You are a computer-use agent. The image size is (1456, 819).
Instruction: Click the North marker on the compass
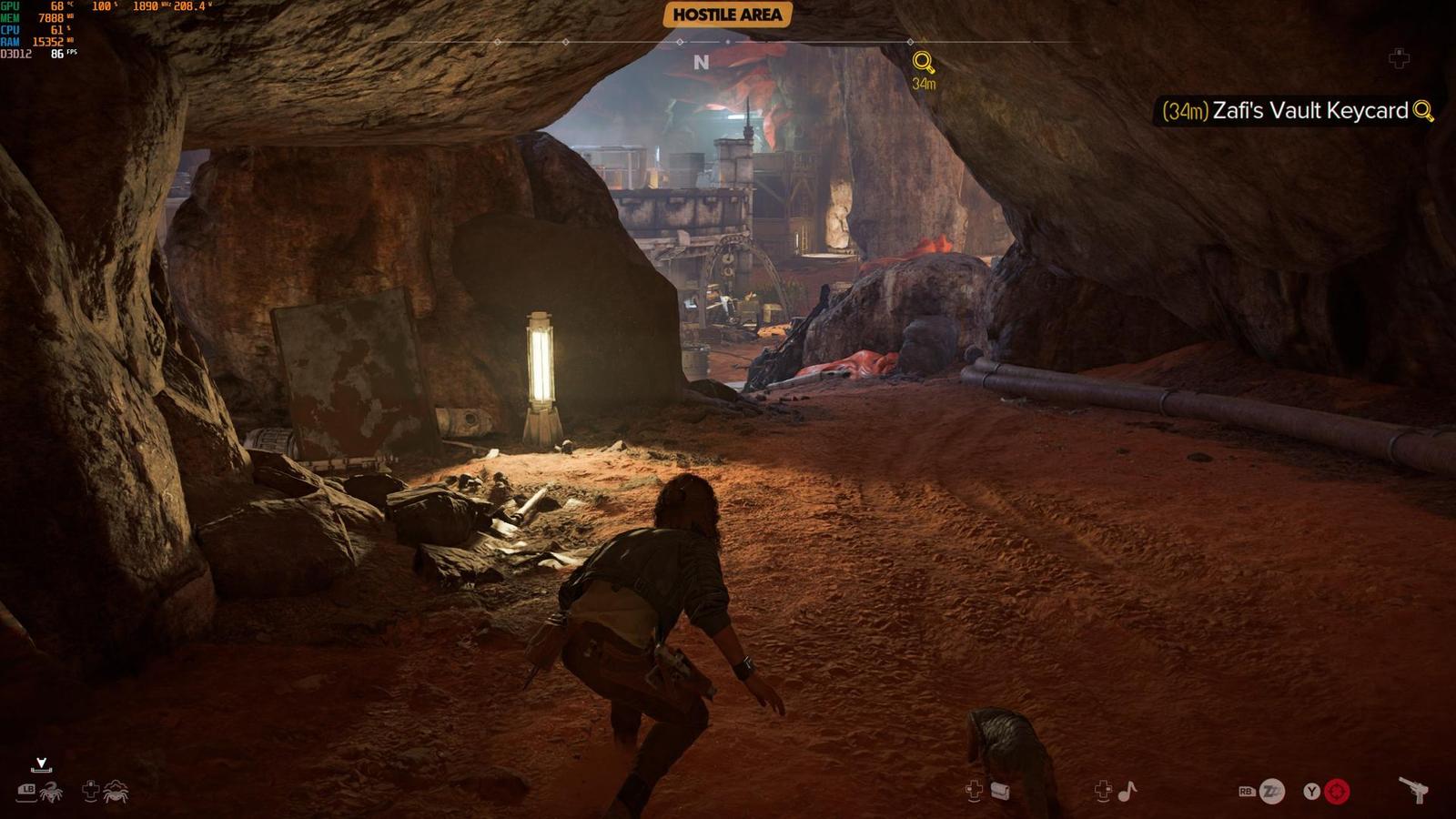click(701, 62)
